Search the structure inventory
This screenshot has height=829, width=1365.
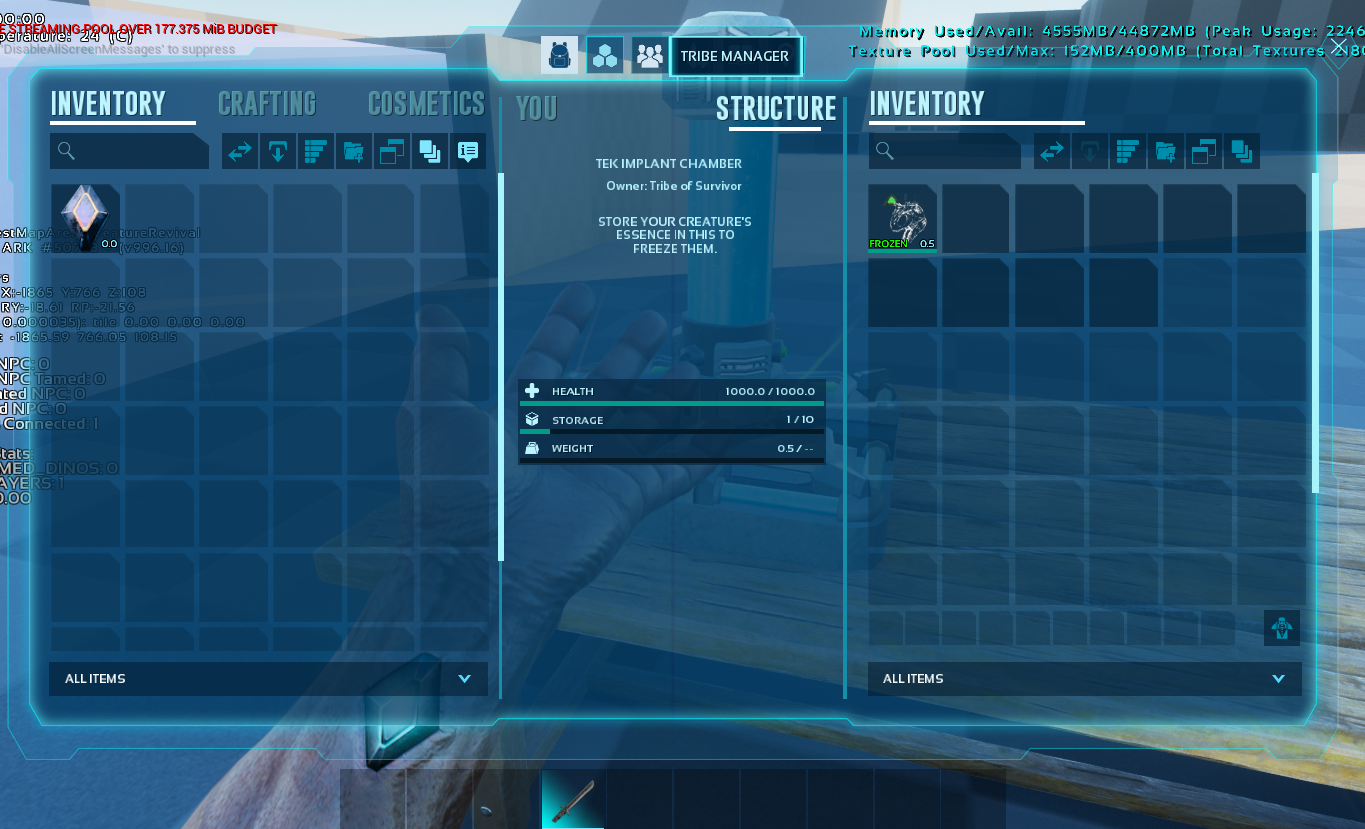[x=945, y=151]
